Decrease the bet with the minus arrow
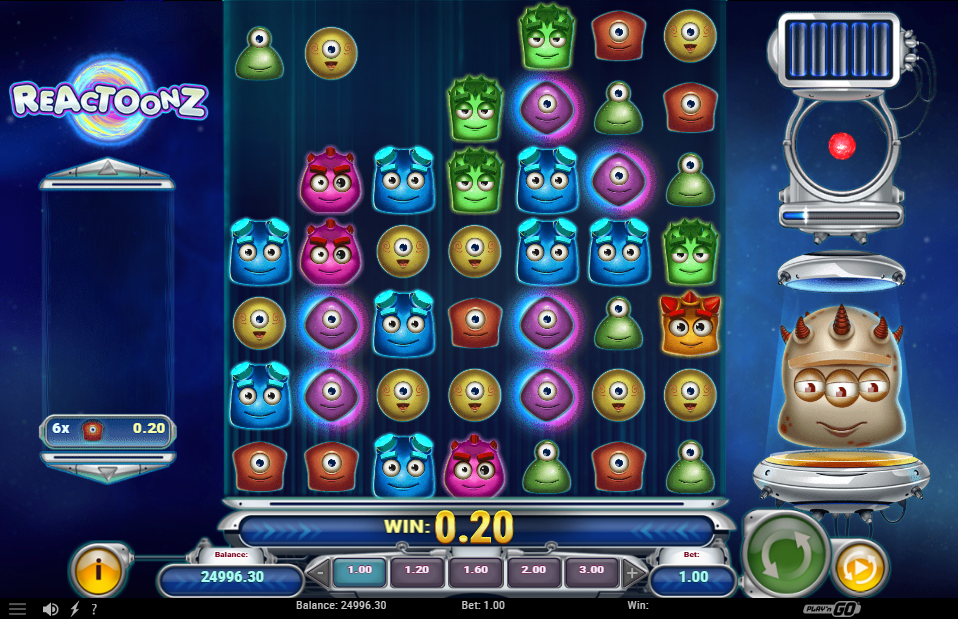The height and width of the screenshot is (619, 958). tap(316, 574)
